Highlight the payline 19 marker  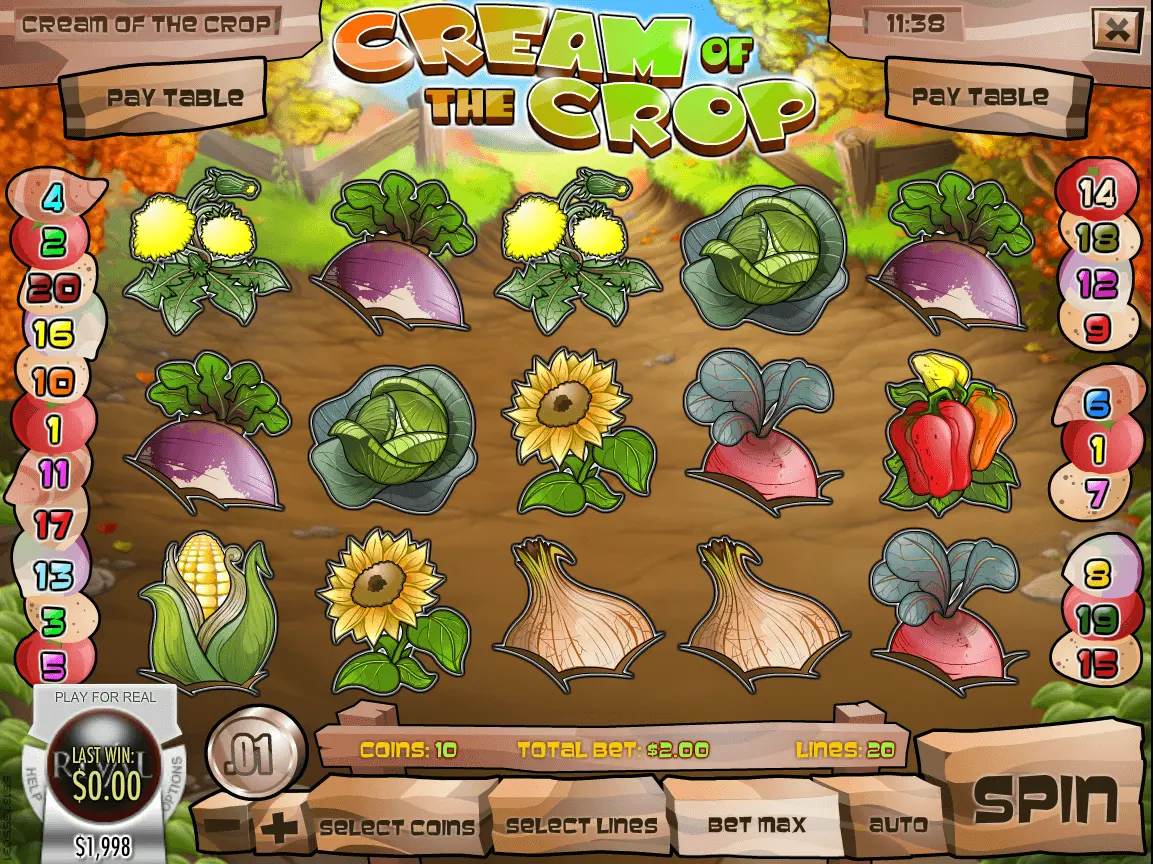click(1098, 620)
